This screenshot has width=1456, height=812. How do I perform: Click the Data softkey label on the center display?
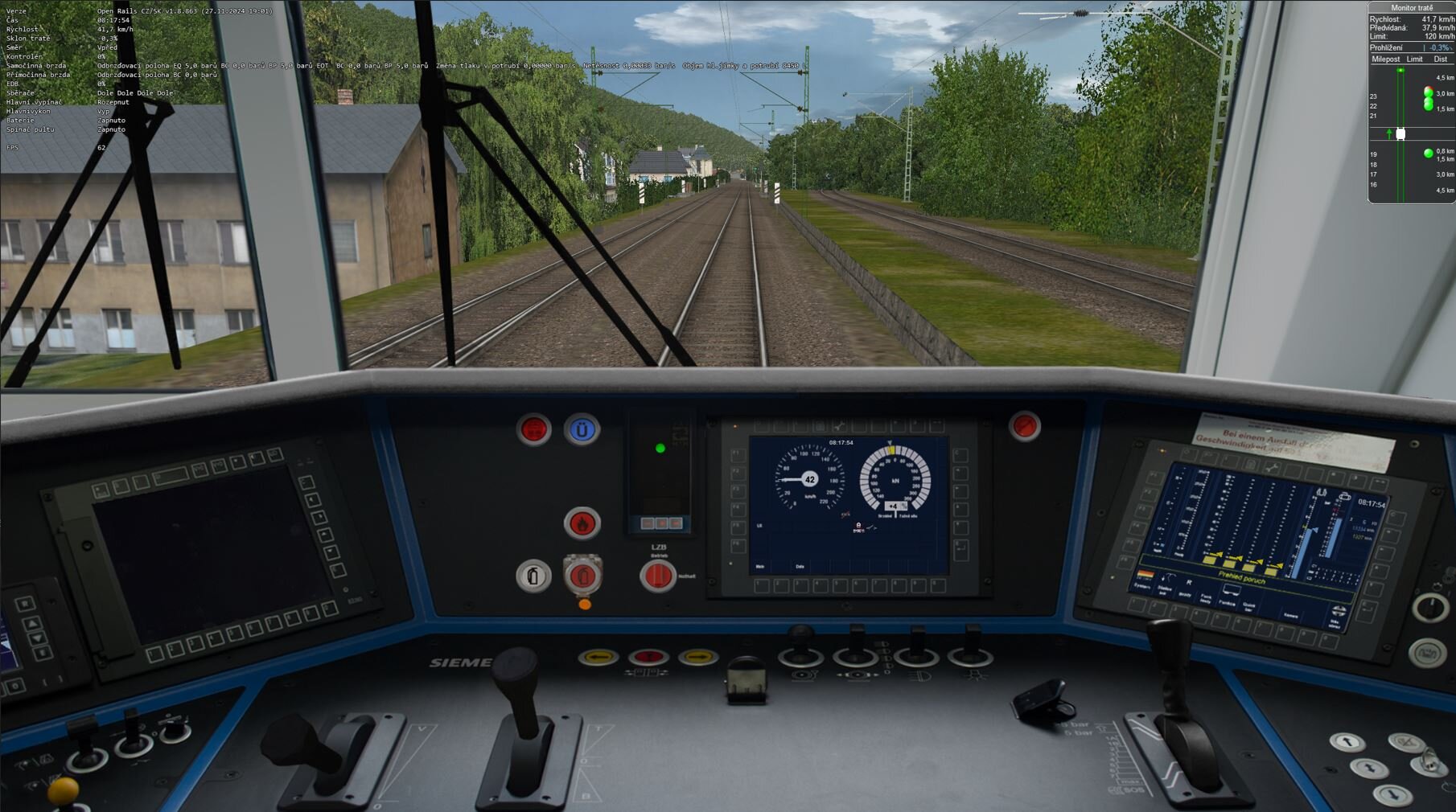click(800, 567)
